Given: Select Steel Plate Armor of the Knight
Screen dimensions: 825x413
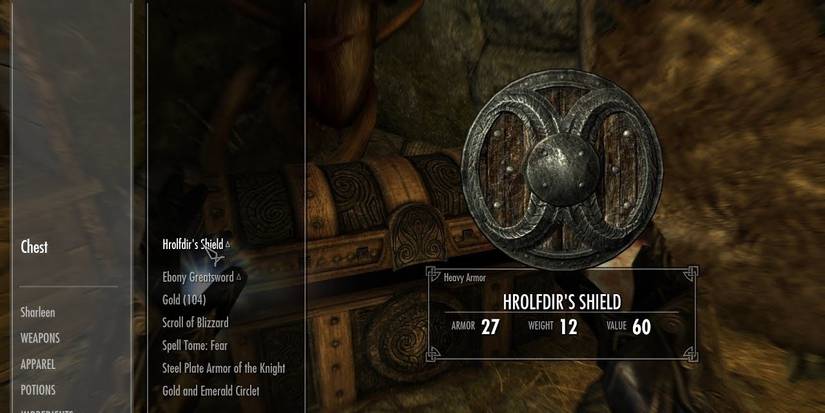Looking at the screenshot, I should click(223, 368).
